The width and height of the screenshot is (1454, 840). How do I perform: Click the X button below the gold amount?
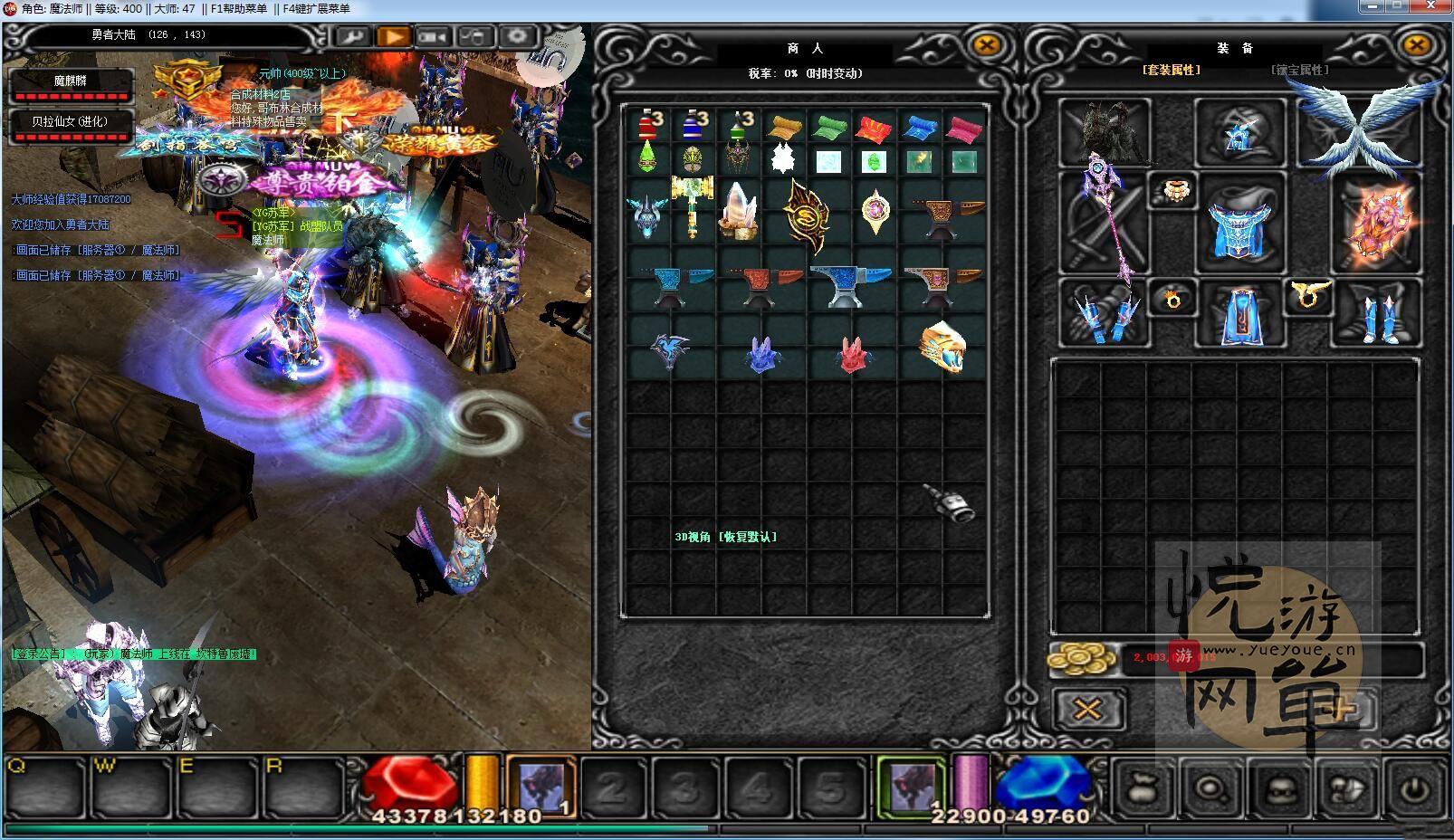click(x=1087, y=709)
